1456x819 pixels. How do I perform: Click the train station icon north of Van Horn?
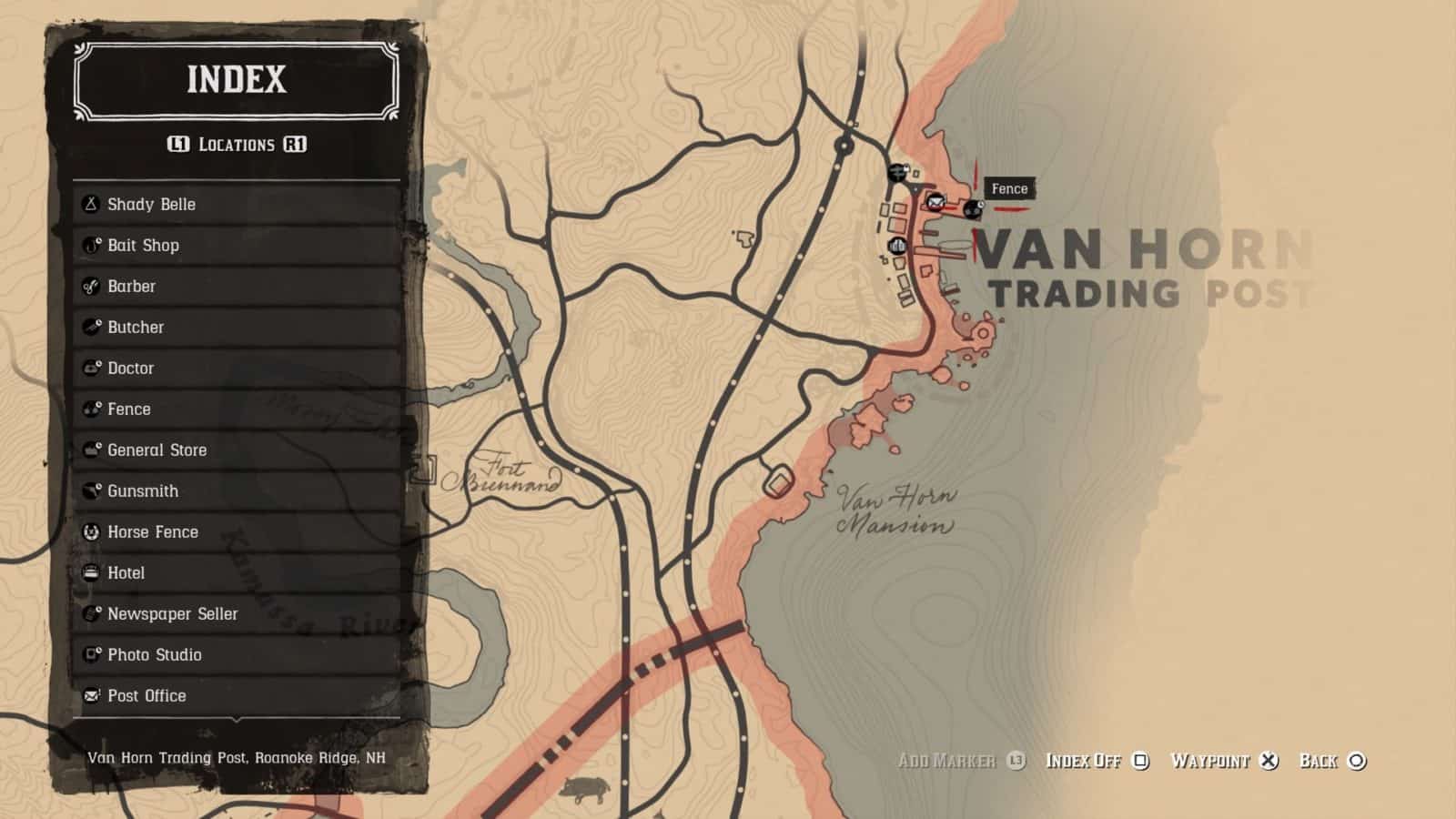pyautogui.click(x=897, y=173)
